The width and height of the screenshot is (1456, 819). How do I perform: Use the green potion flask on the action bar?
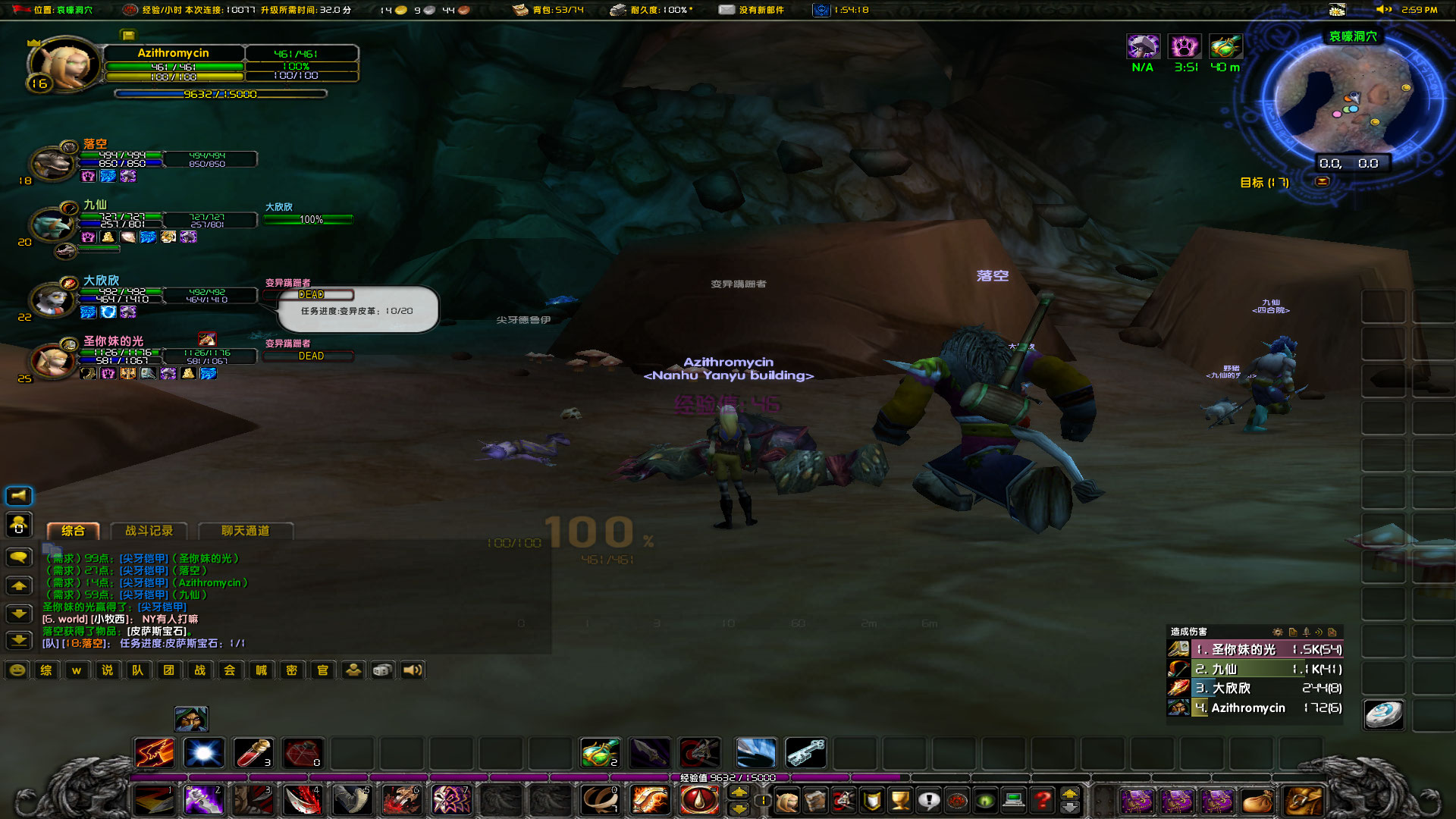(x=599, y=752)
